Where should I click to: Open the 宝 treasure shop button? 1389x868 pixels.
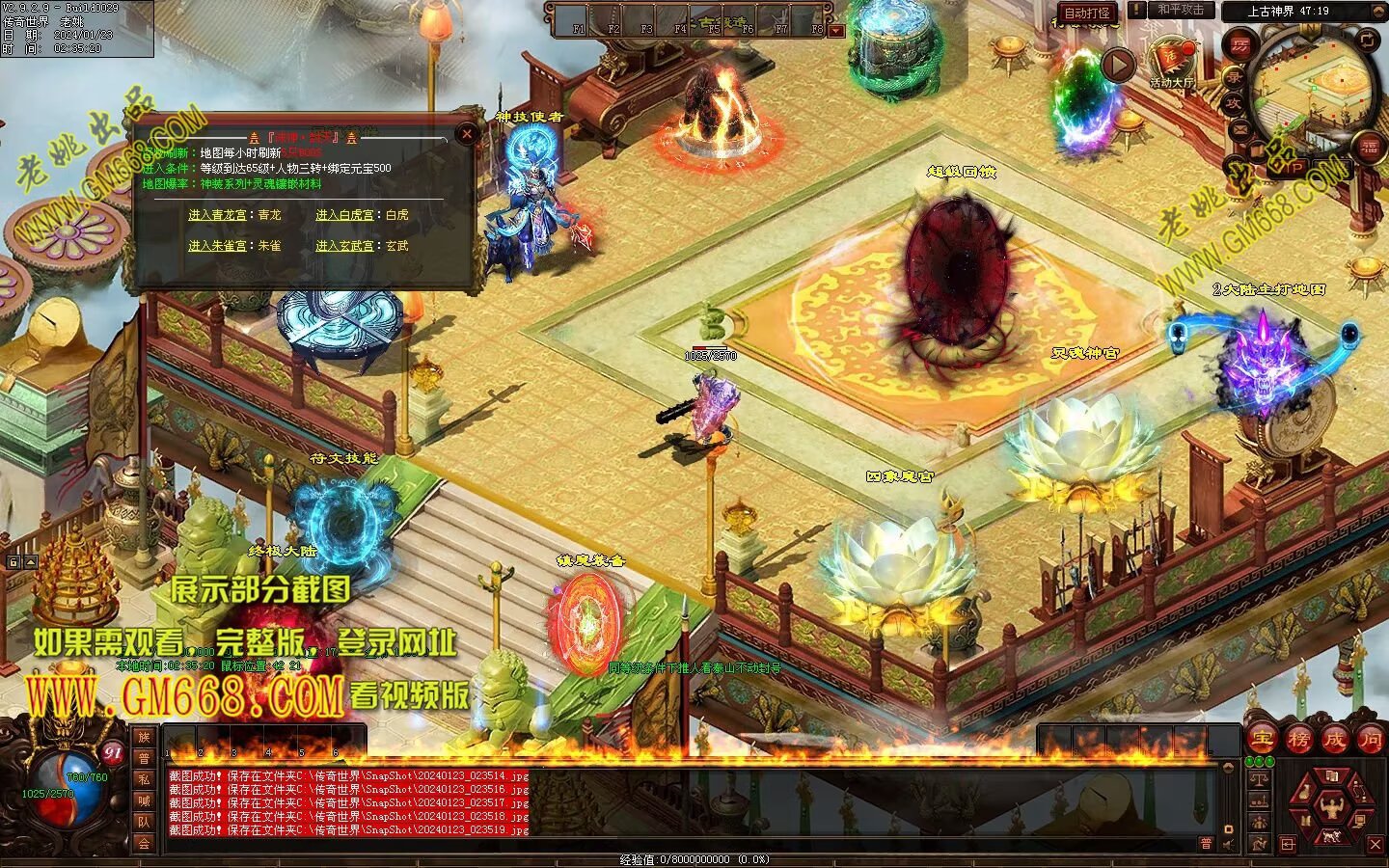[x=1262, y=740]
